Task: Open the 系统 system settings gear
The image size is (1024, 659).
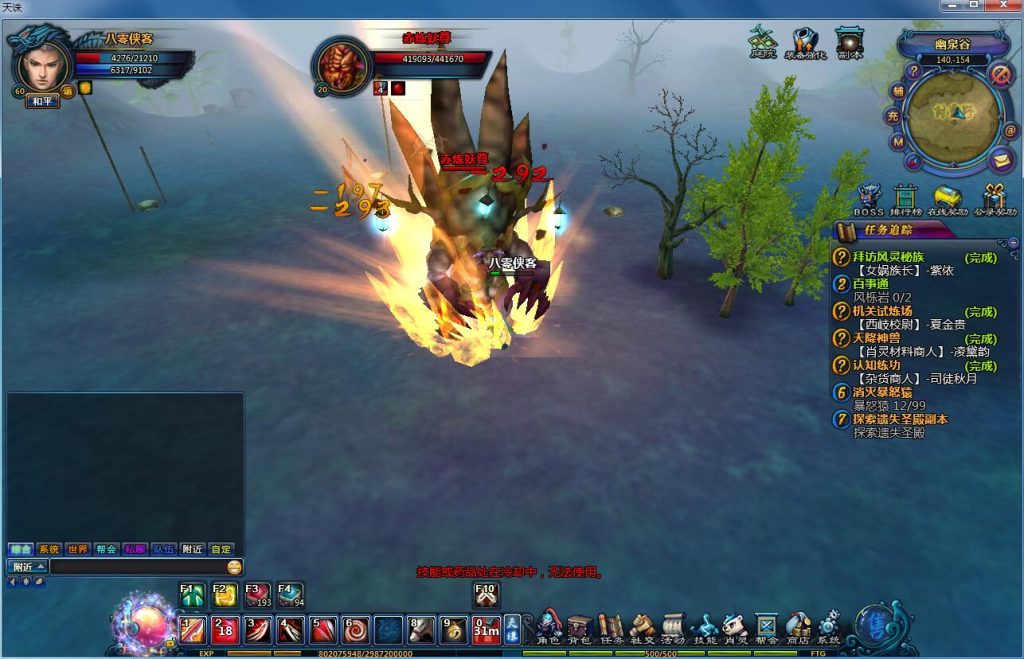Action: pos(829,627)
